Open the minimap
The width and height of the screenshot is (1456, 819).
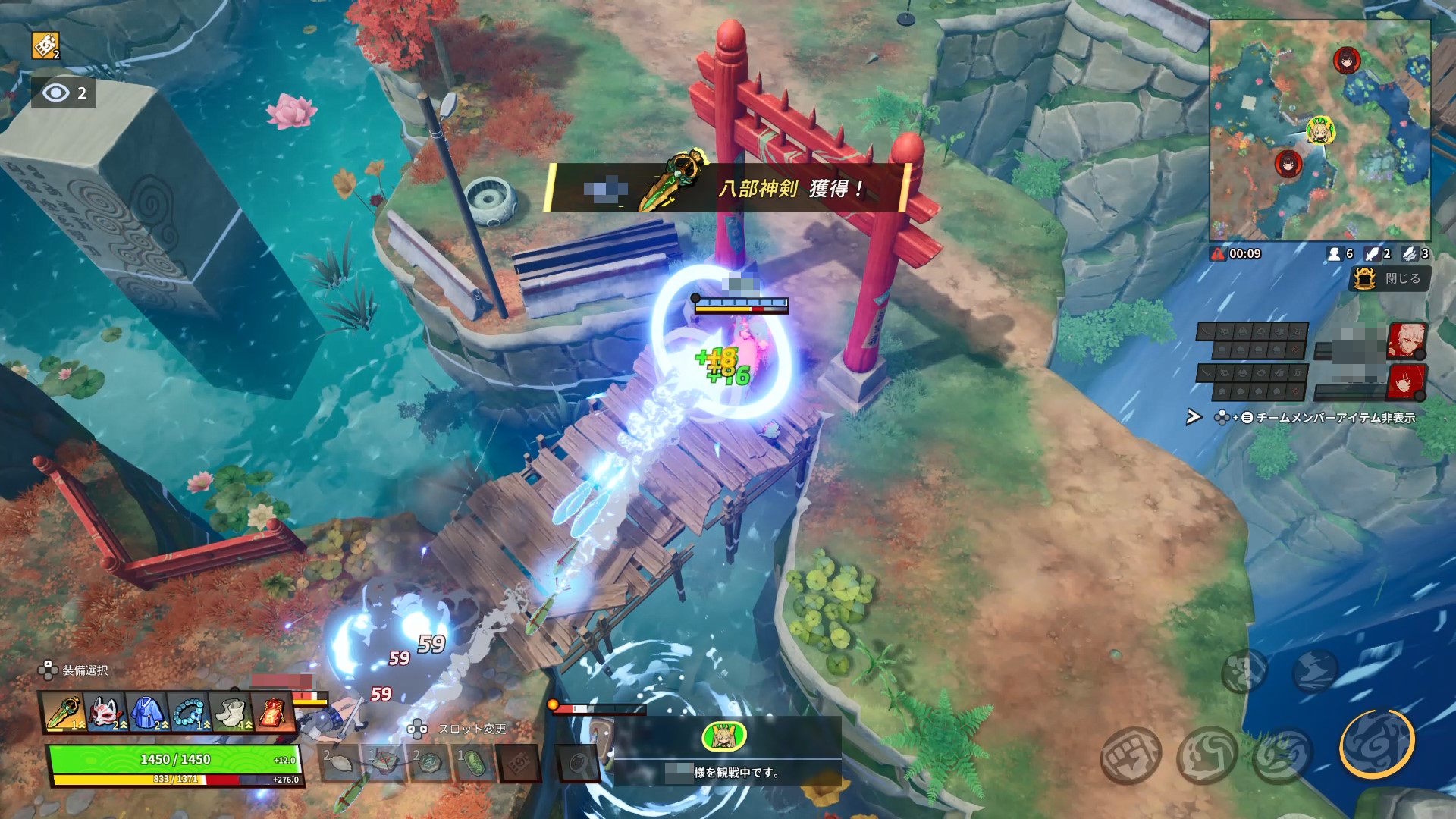[1319, 130]
